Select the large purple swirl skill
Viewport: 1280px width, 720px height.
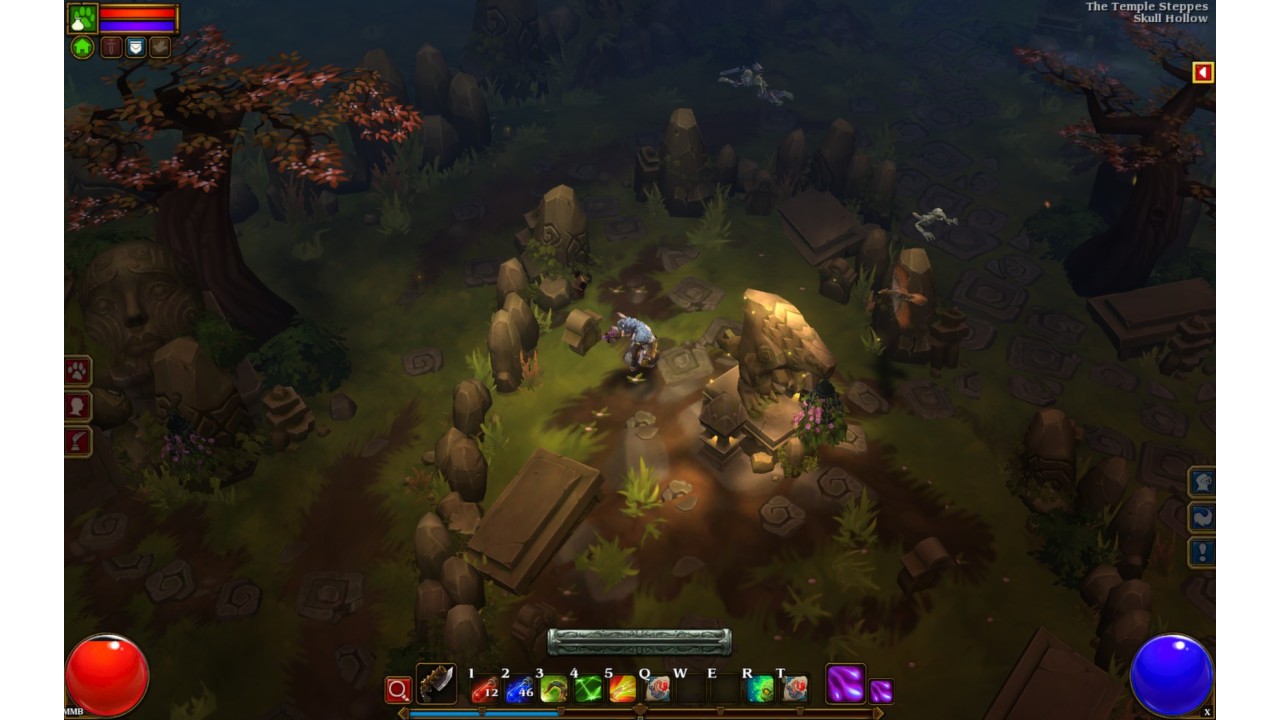tap(845, 684)
